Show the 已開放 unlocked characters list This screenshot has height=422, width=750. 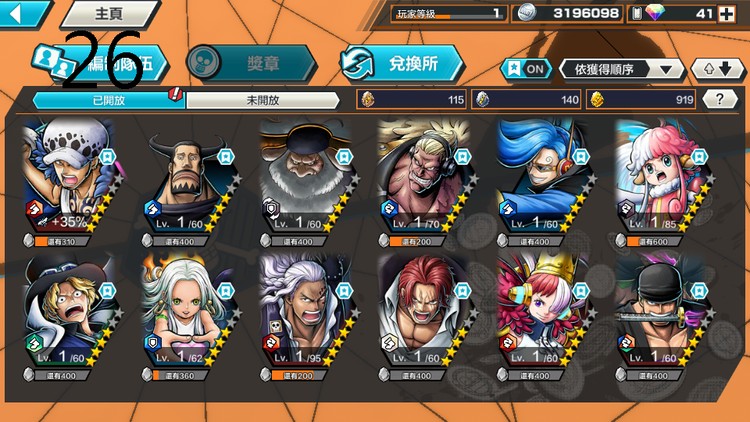(x=108, y=100)
